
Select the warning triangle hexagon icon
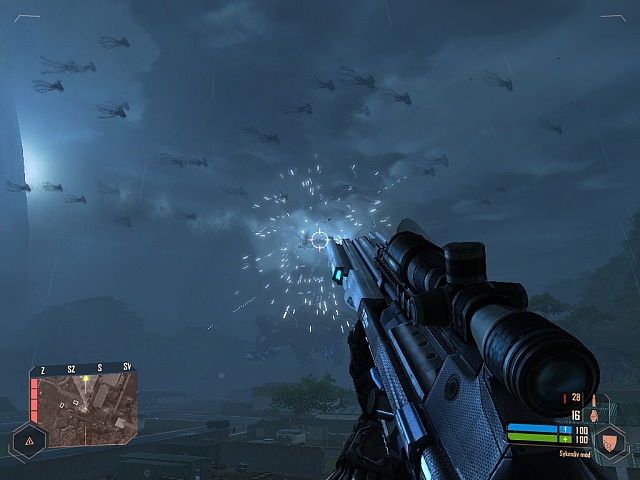tap(29, 440)
